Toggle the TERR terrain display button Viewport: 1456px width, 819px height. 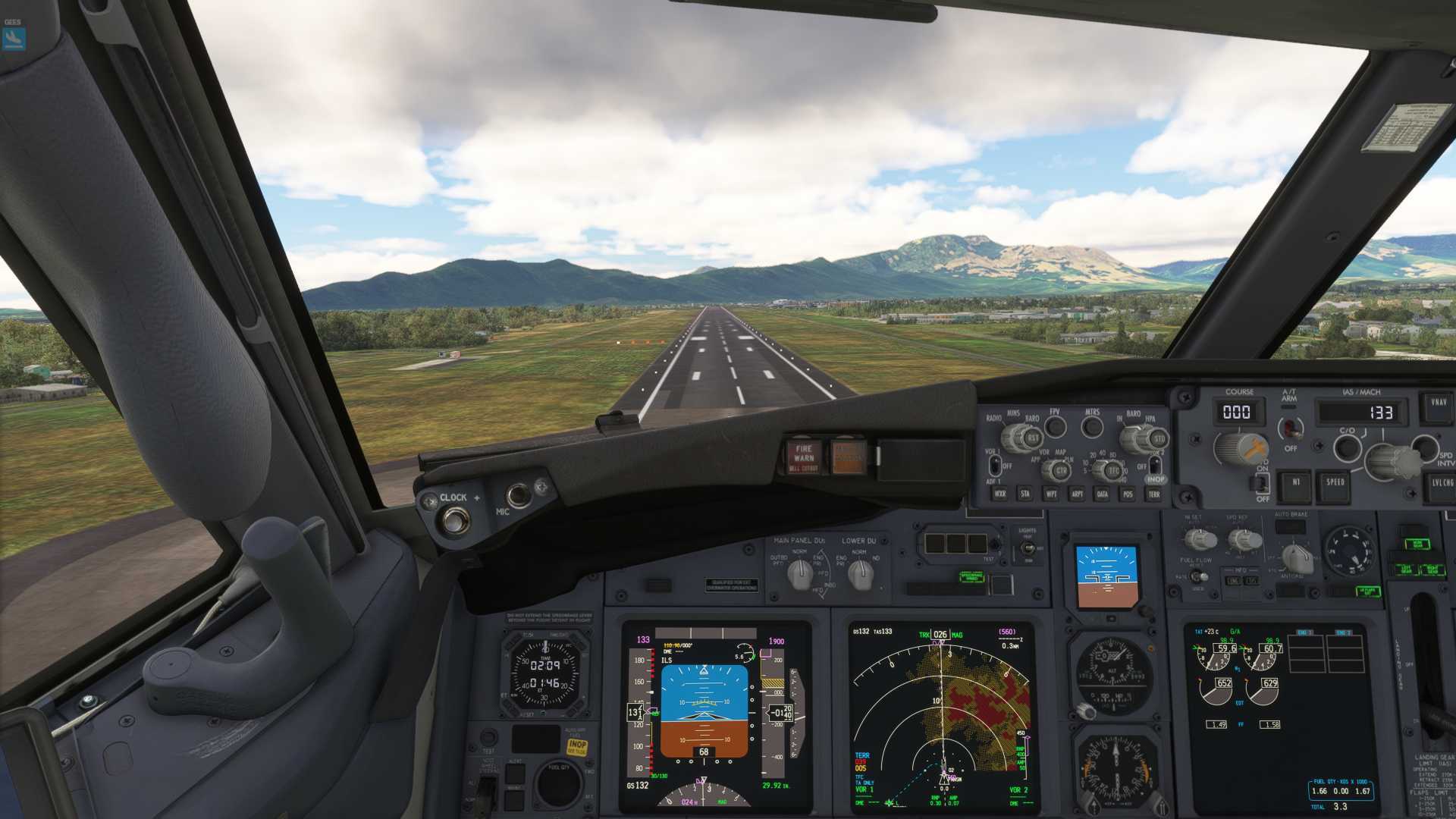coord(1153,494)
